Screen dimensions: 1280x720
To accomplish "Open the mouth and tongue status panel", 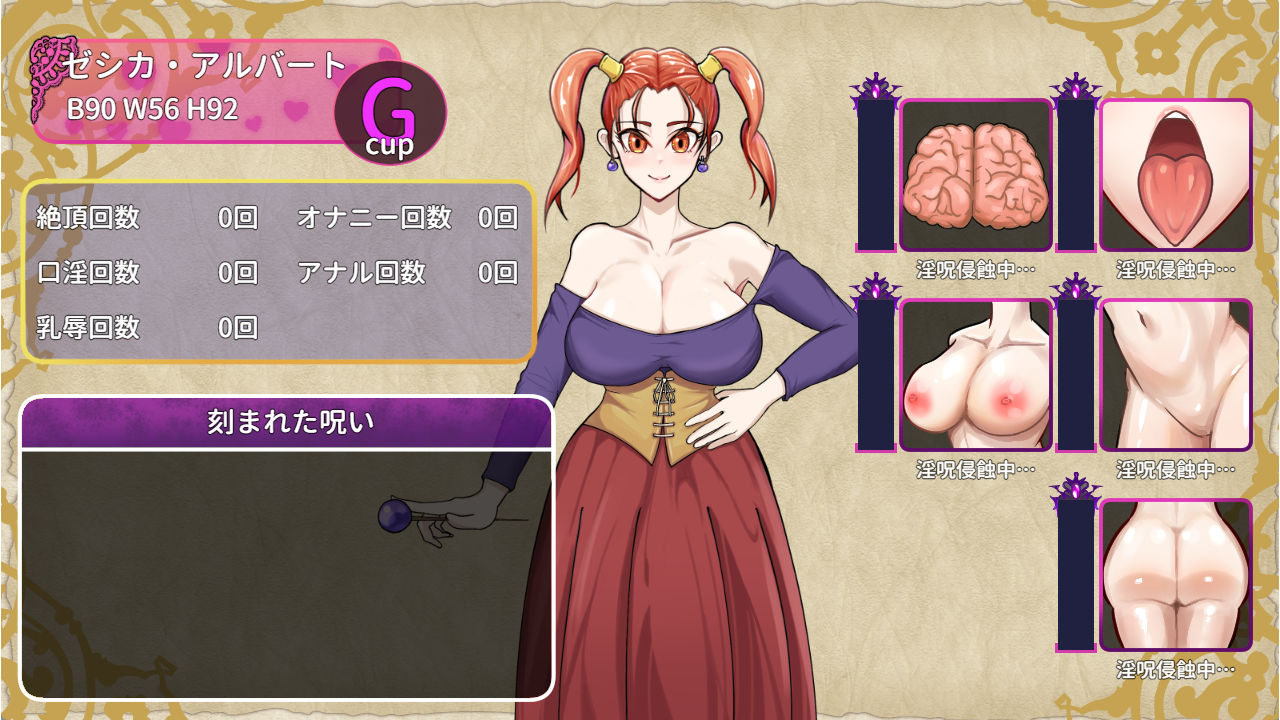I will click(1176, 175).
